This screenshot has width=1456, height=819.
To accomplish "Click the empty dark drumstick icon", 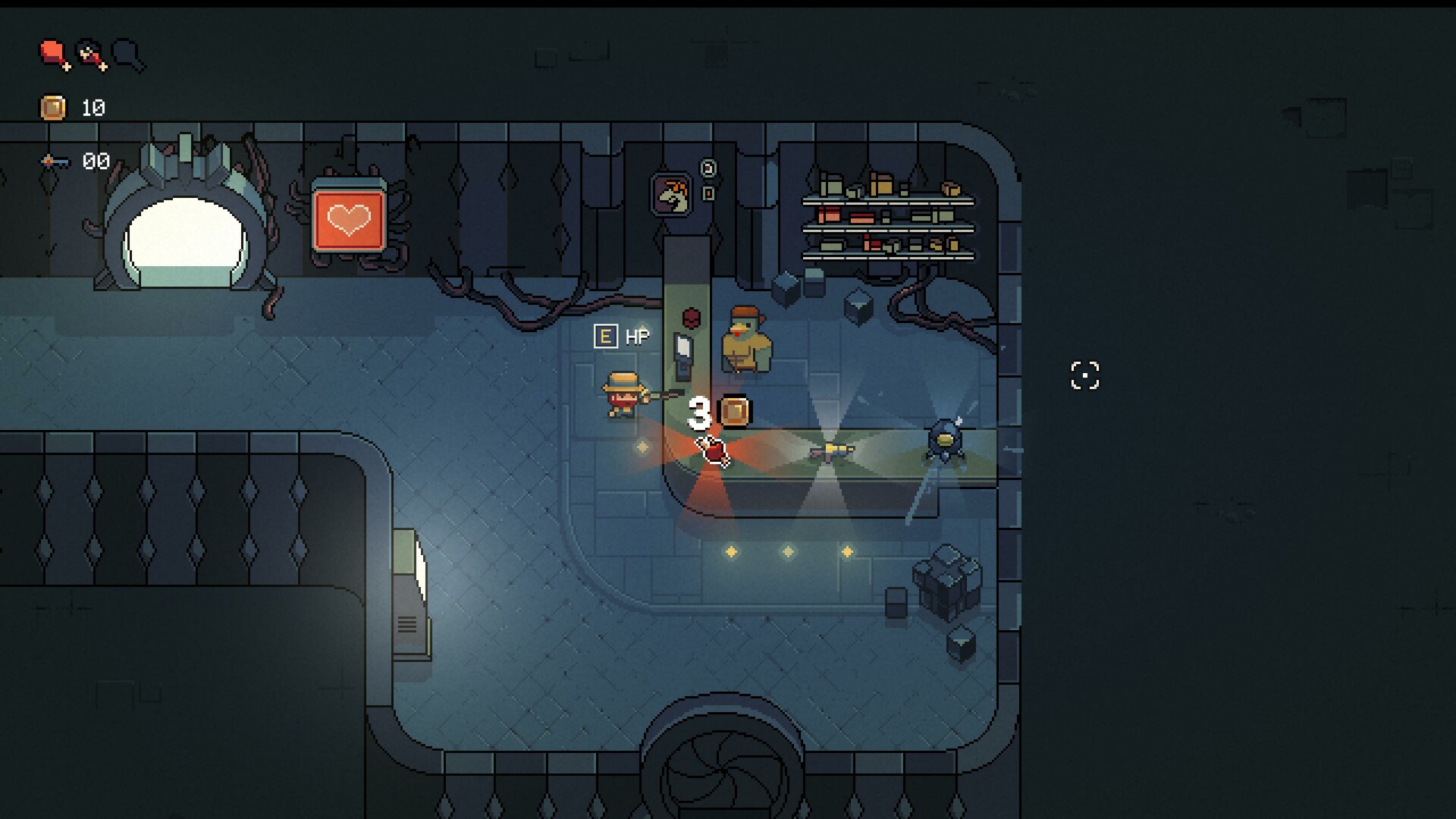I will pos(129,55).
